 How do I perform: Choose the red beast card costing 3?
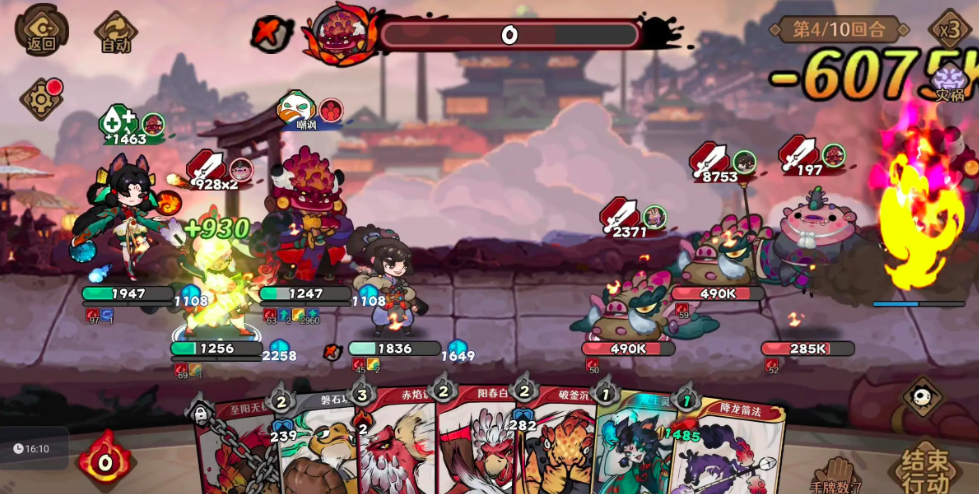click(x=393, y=445)
